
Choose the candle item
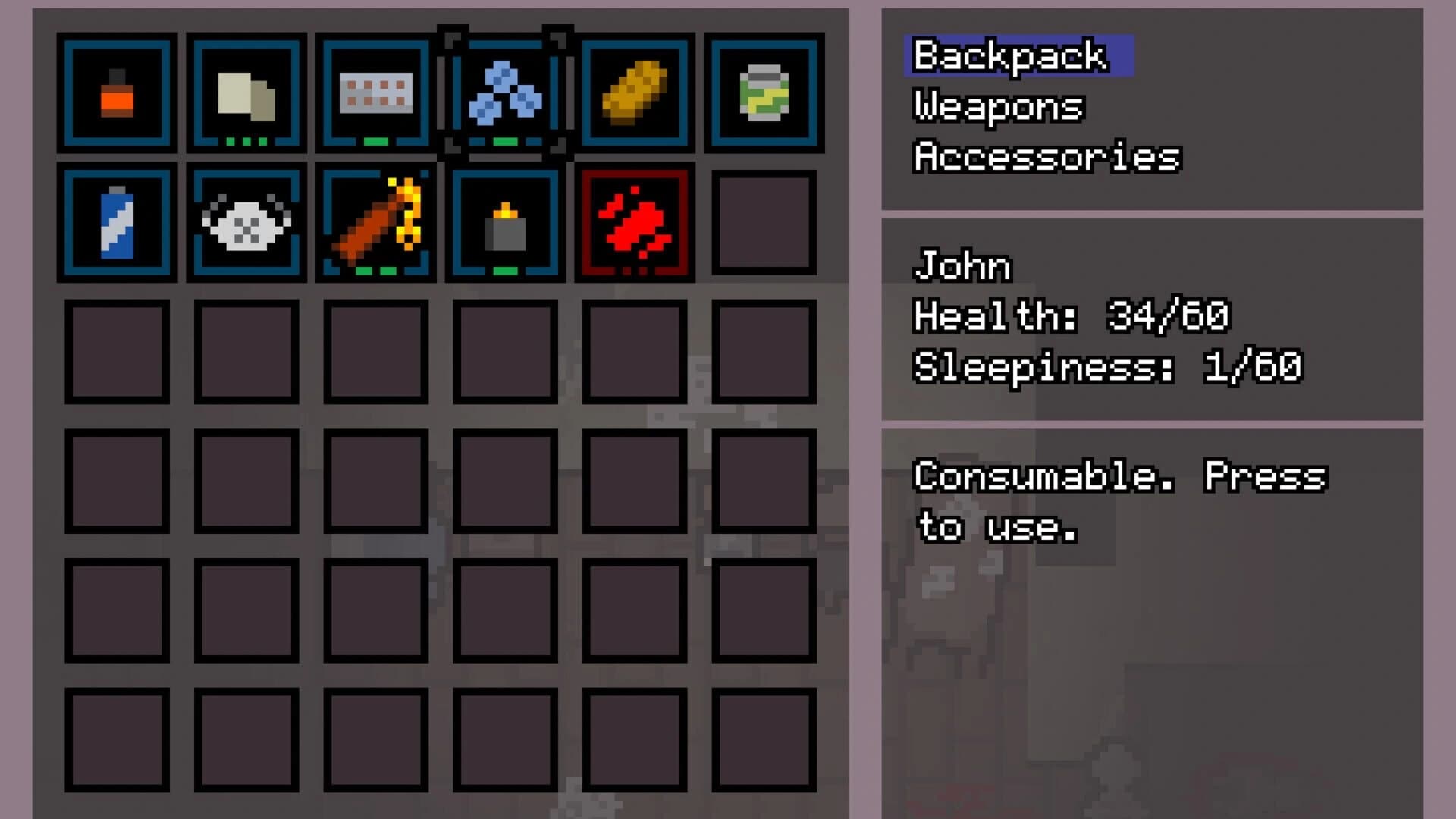504,224
